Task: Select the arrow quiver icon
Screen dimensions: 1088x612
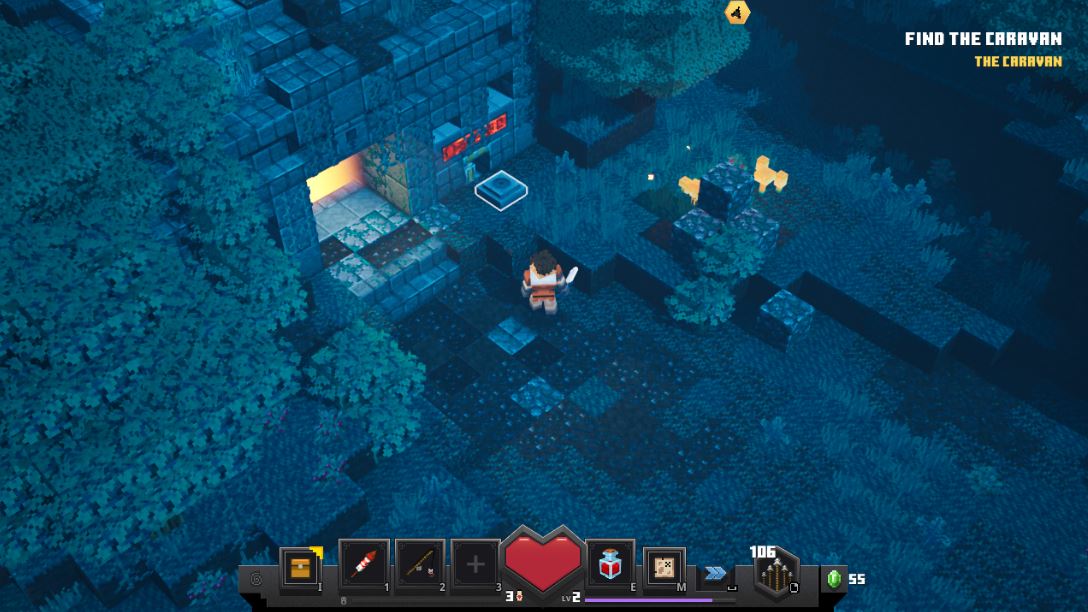Action: [x=776, y=575]
